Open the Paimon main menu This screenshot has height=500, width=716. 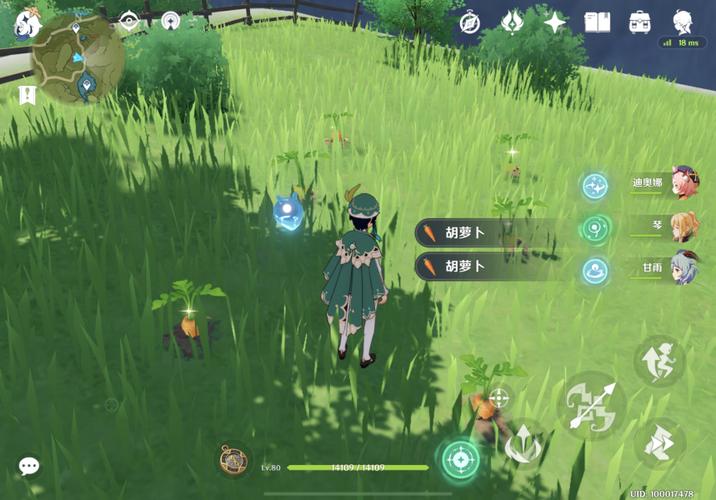pos(27,23)
